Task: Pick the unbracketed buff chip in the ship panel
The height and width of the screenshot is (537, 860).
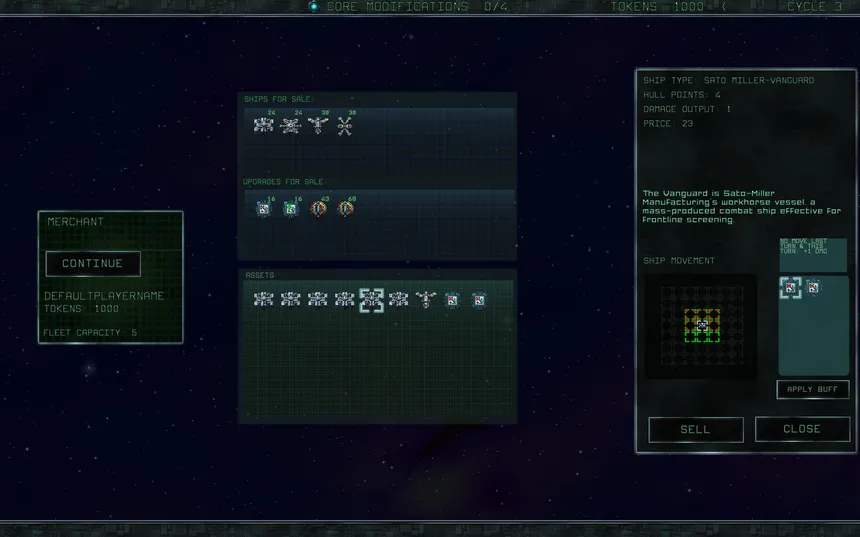Action: (x=813, y=289)
